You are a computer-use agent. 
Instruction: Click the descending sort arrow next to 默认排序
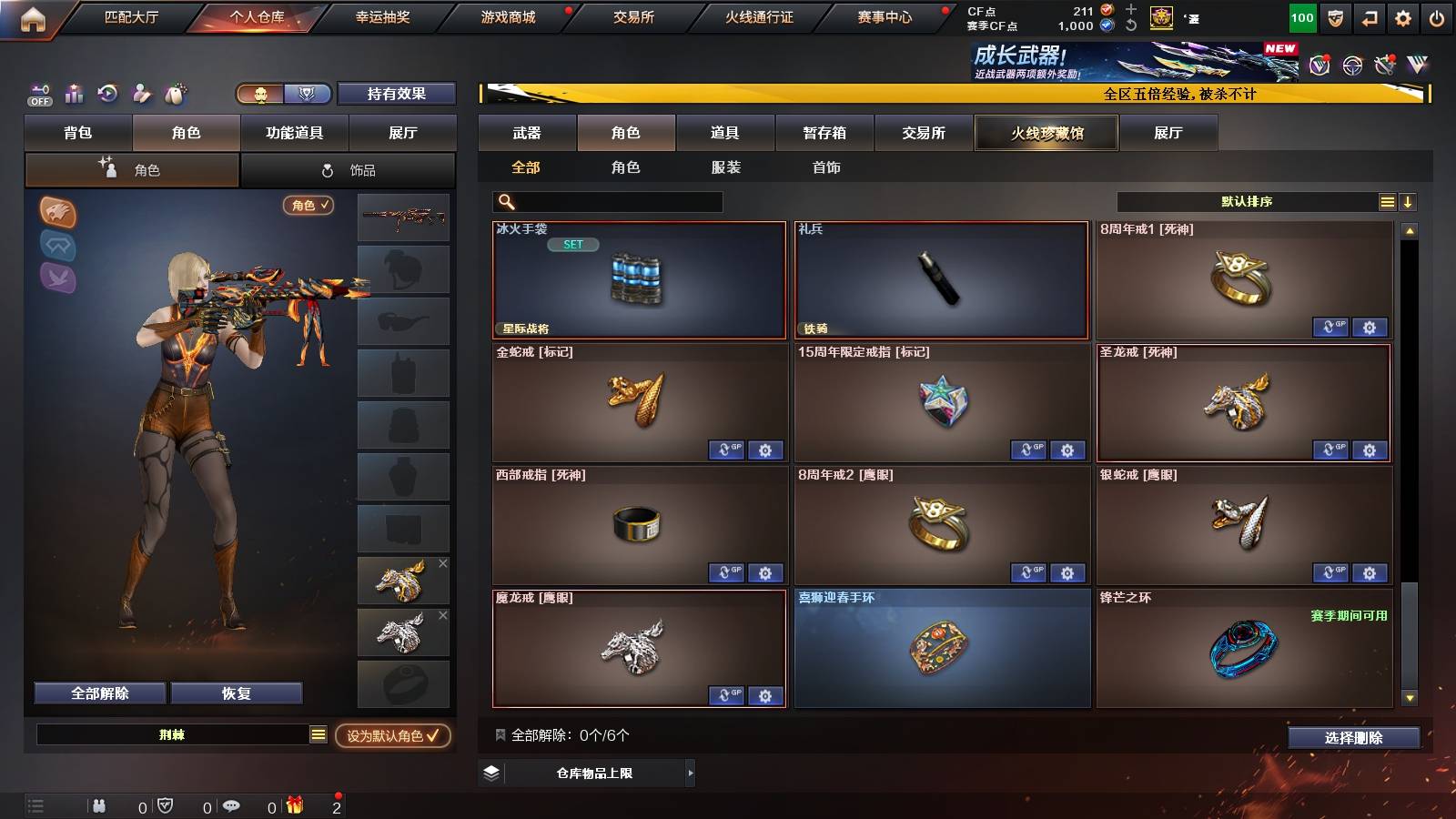click(1408, 201)
